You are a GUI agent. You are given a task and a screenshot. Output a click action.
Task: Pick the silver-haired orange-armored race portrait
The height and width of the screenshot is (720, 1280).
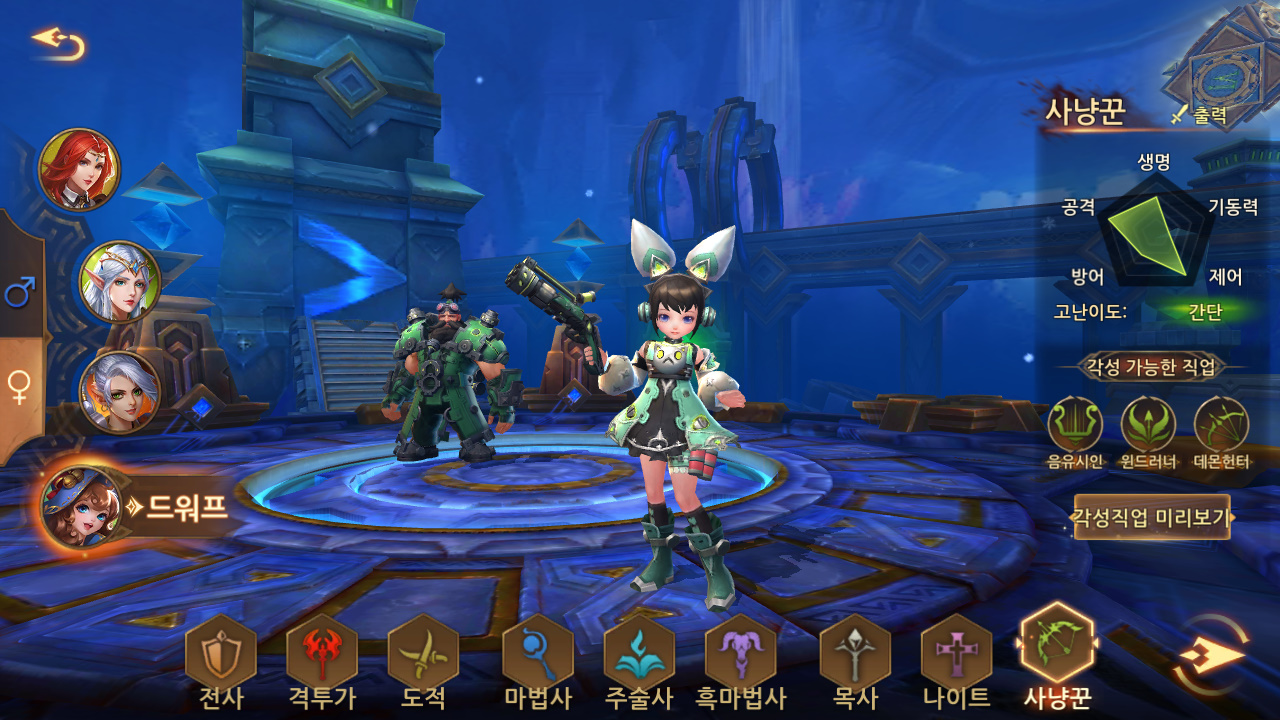point(120,392)
